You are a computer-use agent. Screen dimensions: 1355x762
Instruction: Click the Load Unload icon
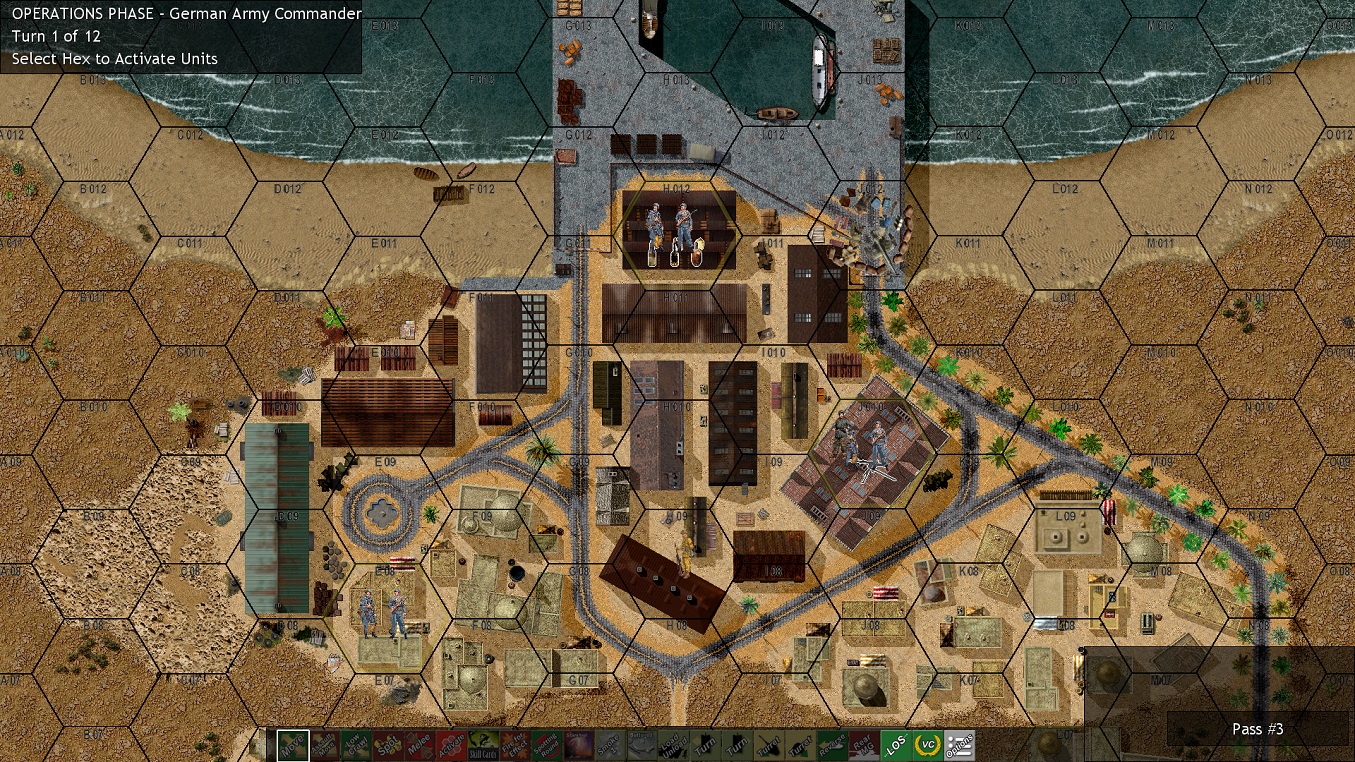[x=674, y=745]
